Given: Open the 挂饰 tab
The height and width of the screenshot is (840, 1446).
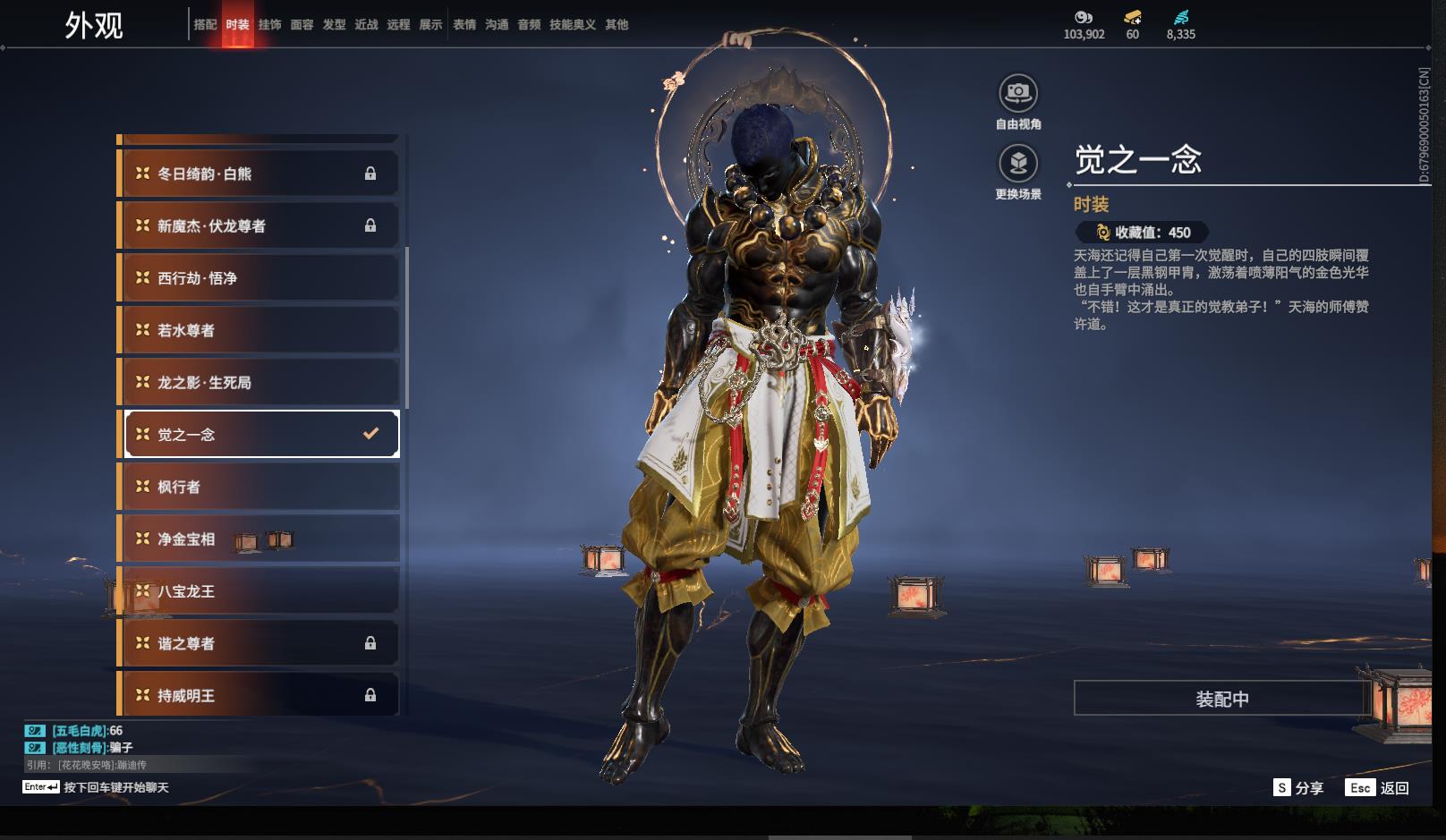Looking at the screenshot, I should tap(269, 25).
